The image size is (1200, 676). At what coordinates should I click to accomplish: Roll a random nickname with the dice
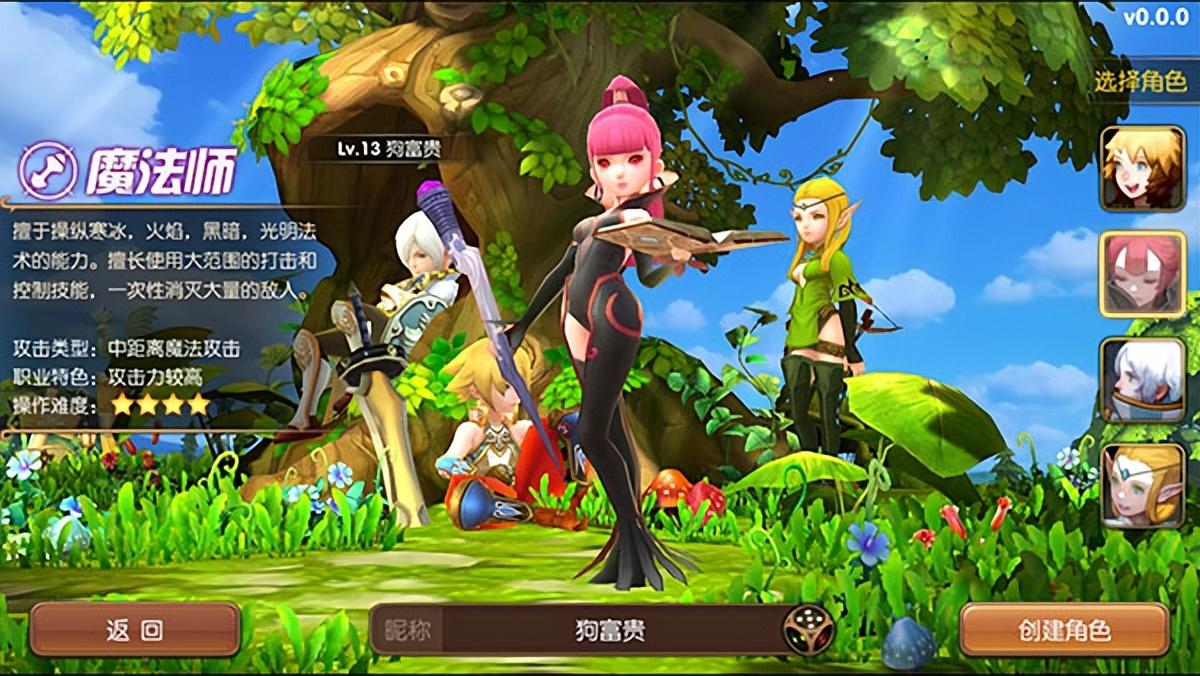coord(807,630)
